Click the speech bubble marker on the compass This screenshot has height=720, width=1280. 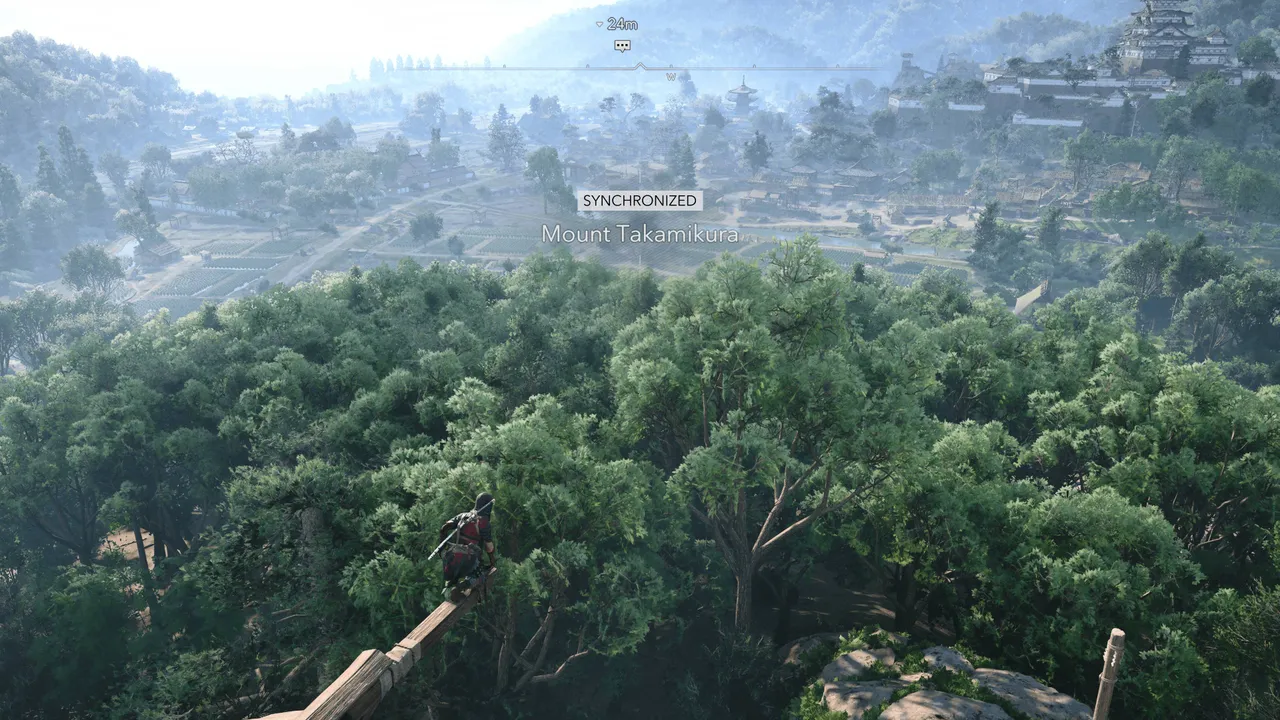622,46
